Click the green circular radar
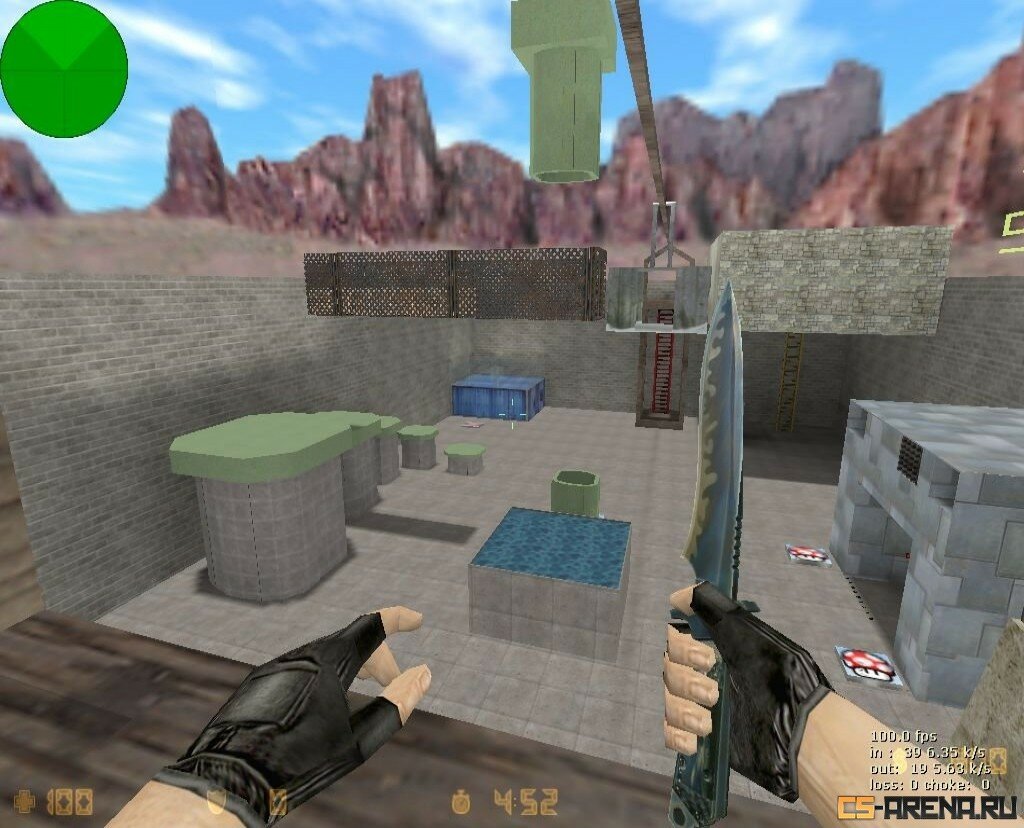Viewport: 1024px width, 828px height. tap(64, 68)
